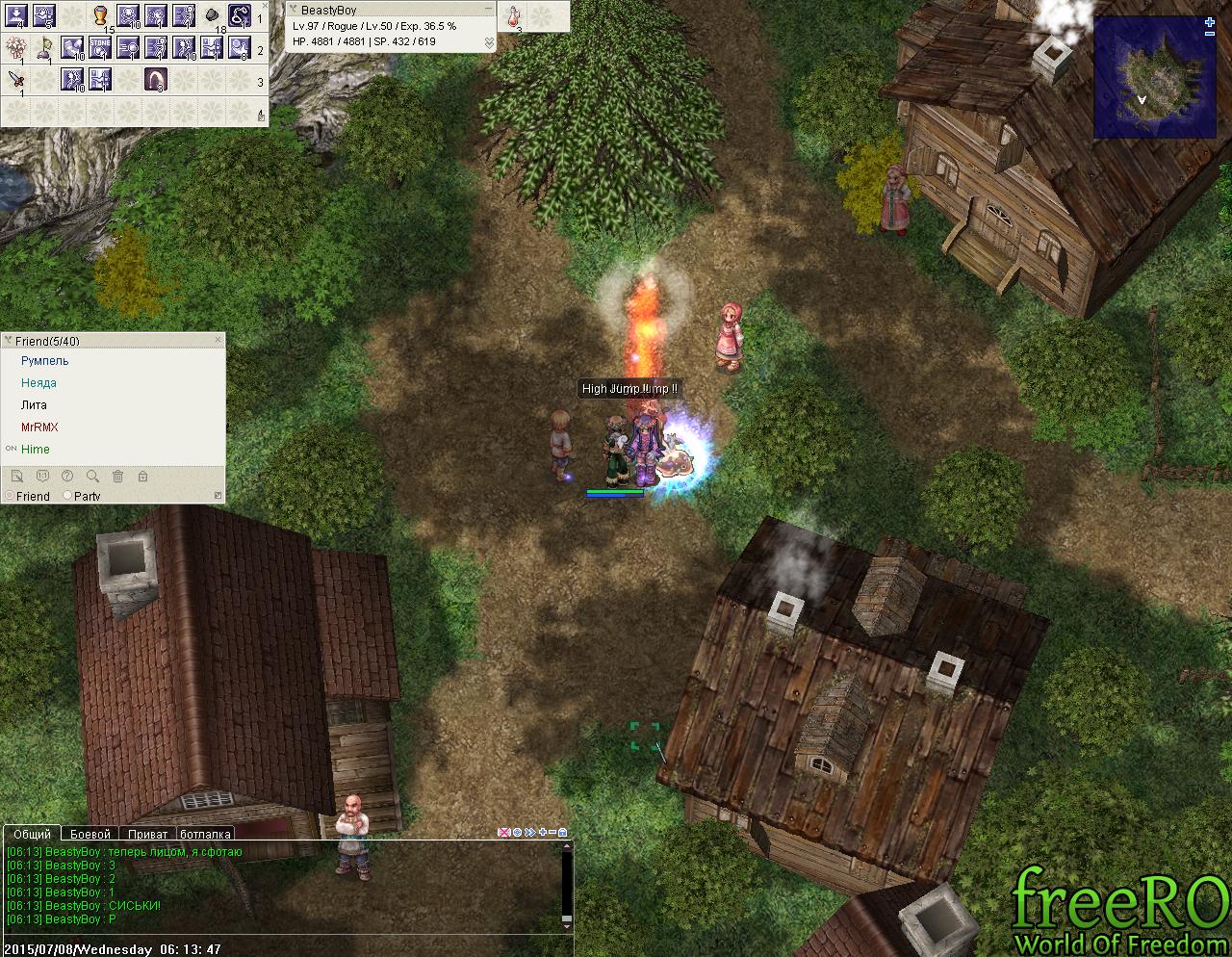1232x957 pixels.
Task: Switch friend window to Party view
Action: coord(67,496)
